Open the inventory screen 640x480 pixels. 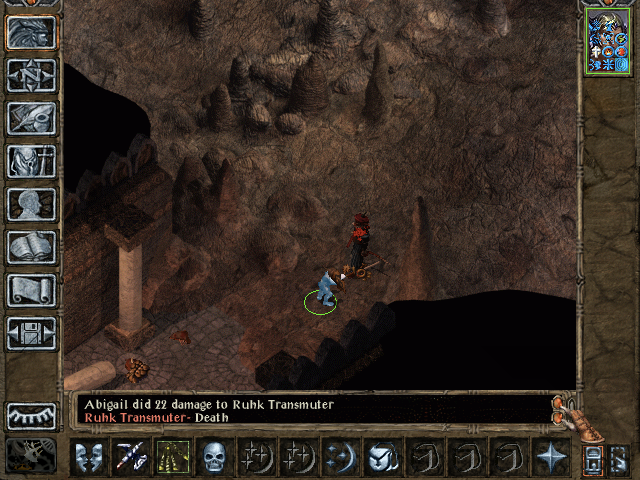point(31,161)
